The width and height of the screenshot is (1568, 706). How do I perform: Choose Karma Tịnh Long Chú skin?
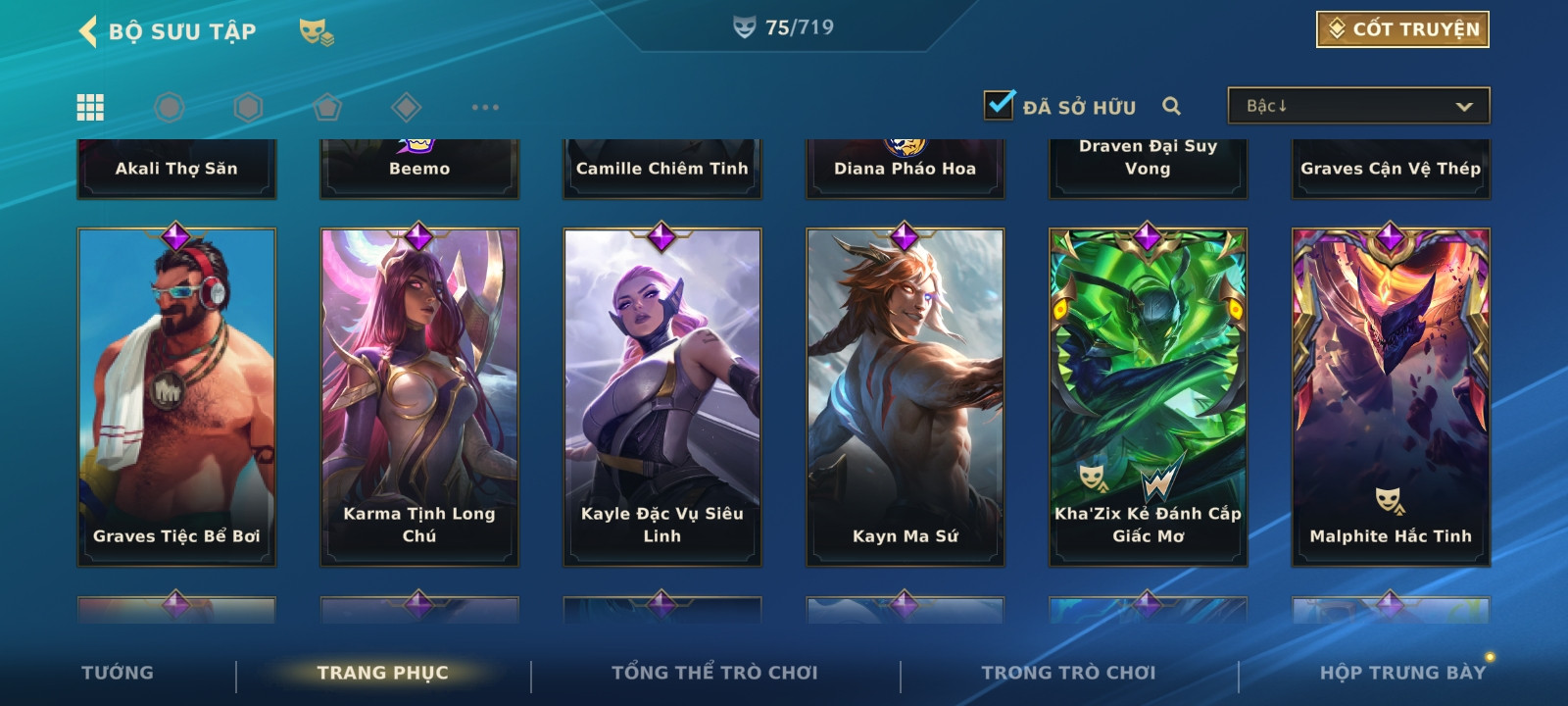419,397
